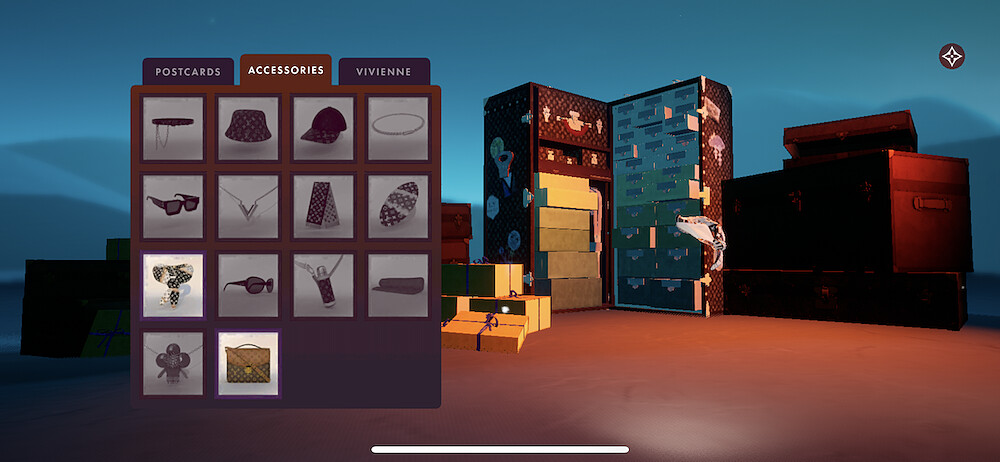The height and width of the screenshot is (462, 1000).
Task: Select the V-shaped pendant necklace
Action: [x=248, y=206]
